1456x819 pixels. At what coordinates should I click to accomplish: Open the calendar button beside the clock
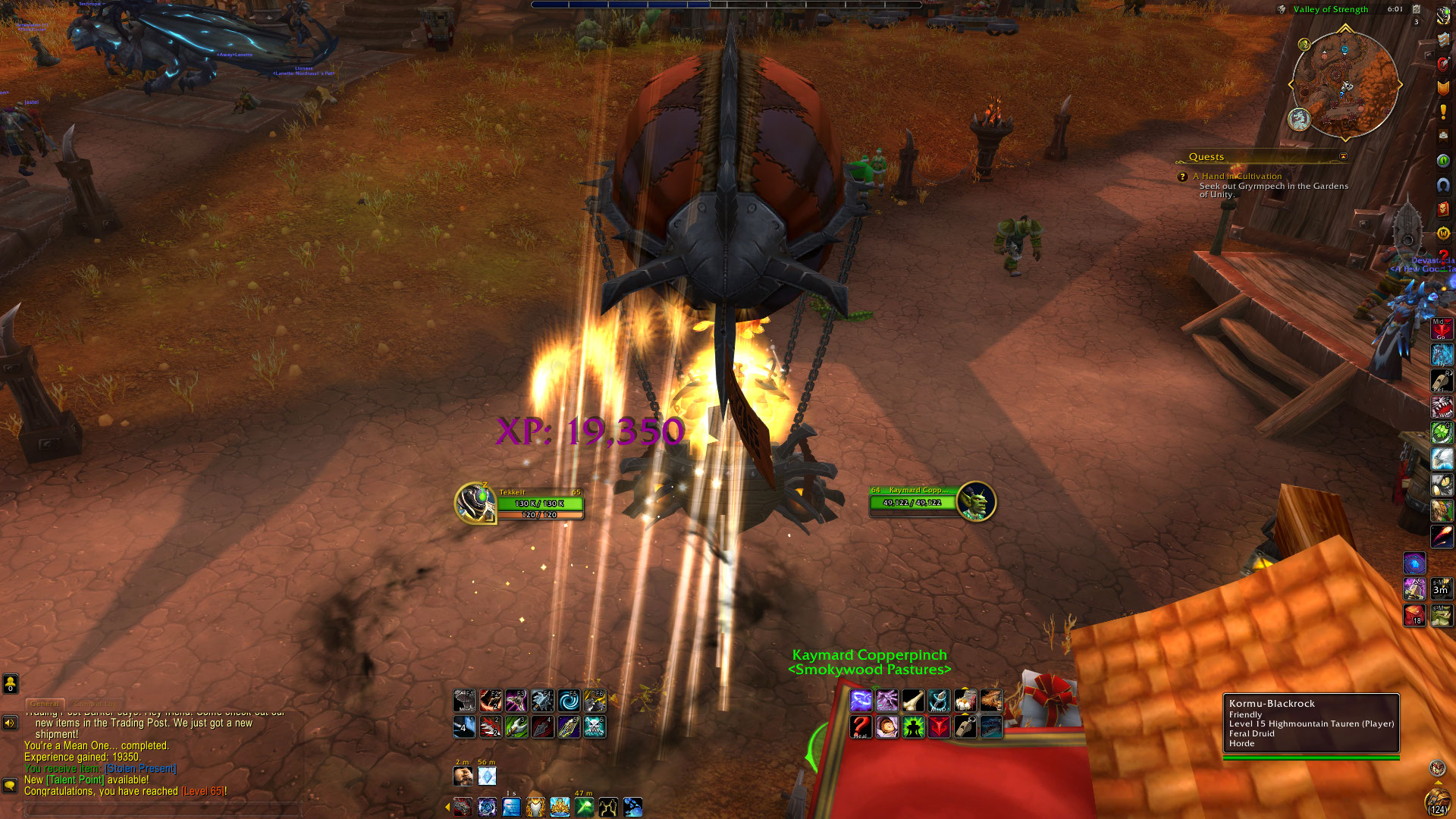pos(1416,9)
